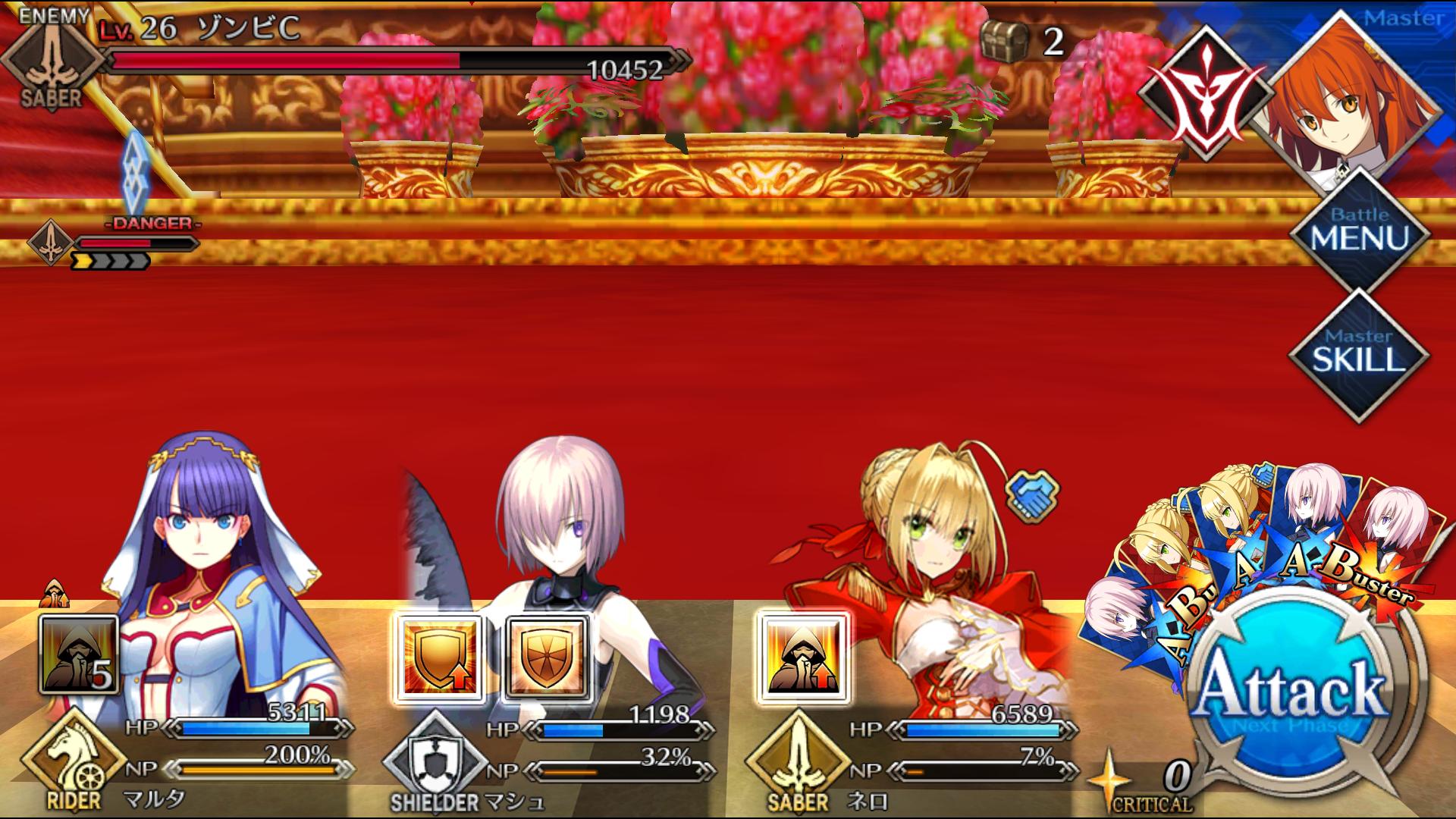This screenshot has height=819, width=1456.
Task: Select Martha's skill on cooldown 5
Action: coord(80,655)
